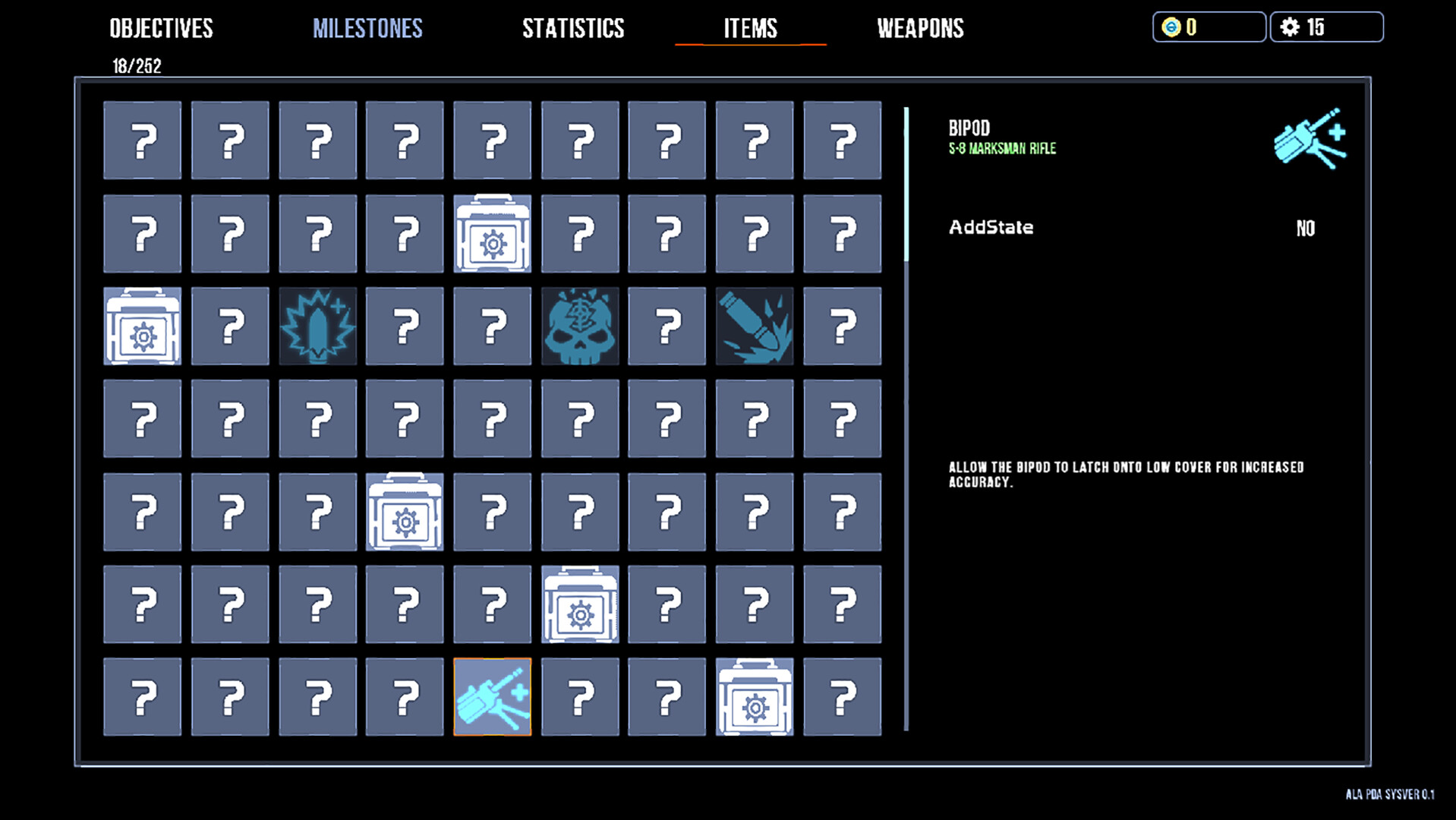The image size is (1456, 820).
Task: Switch to the Milestones tab
Action: (367, 28)
